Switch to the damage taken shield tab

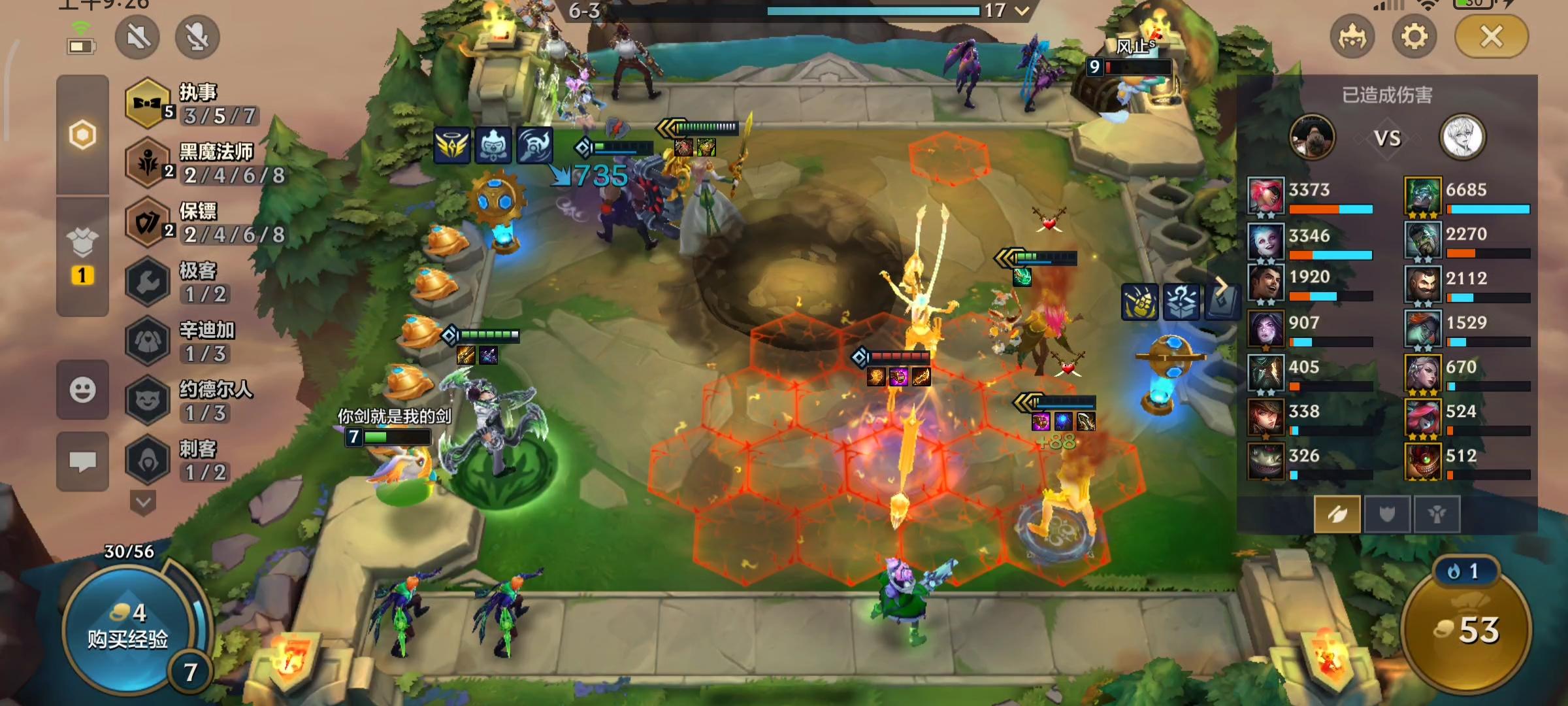tap(1387, 514)
